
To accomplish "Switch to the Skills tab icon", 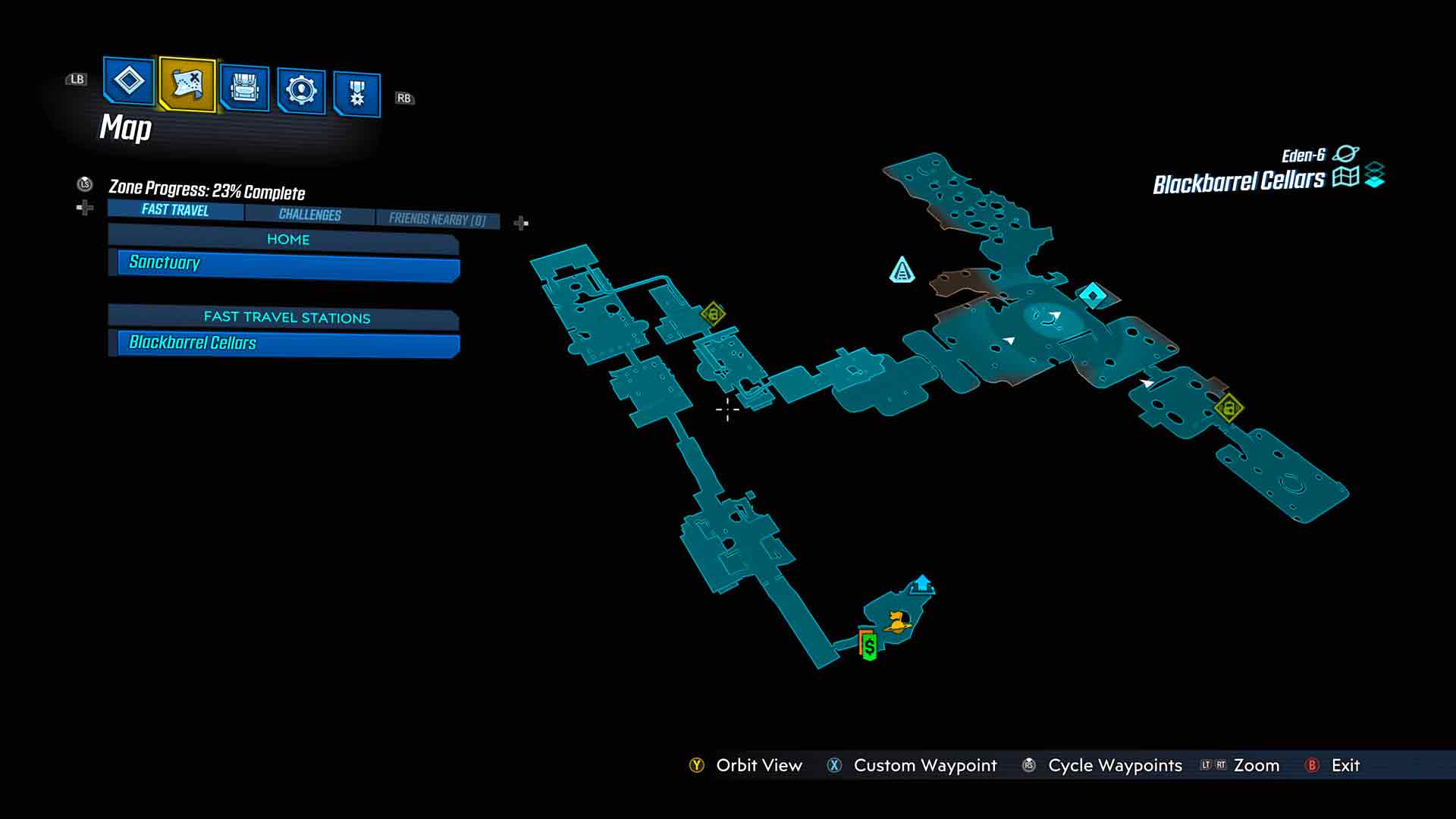I will (x=301, y=91).
